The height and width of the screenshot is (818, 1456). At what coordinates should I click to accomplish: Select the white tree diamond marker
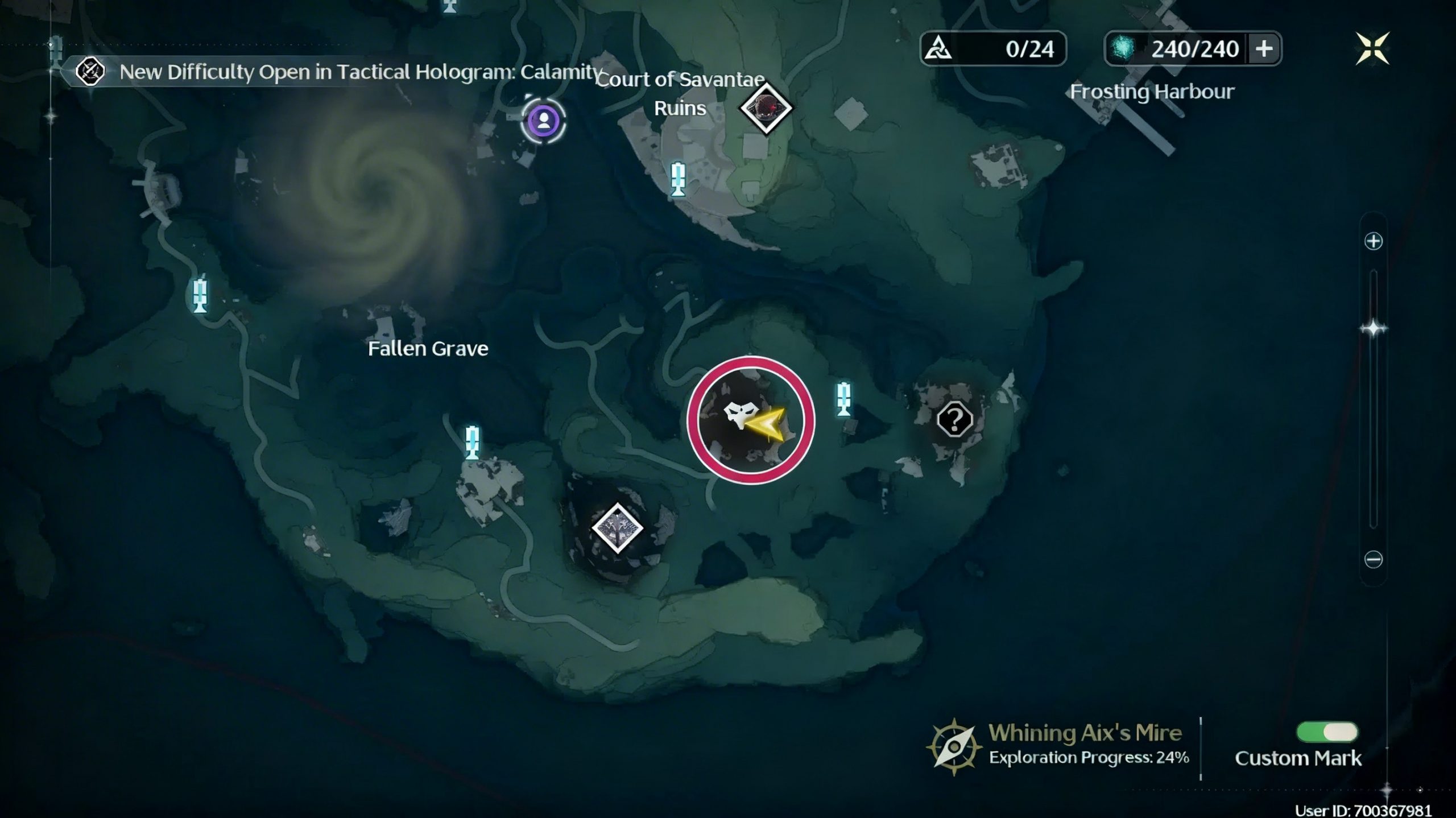(617, 528)
